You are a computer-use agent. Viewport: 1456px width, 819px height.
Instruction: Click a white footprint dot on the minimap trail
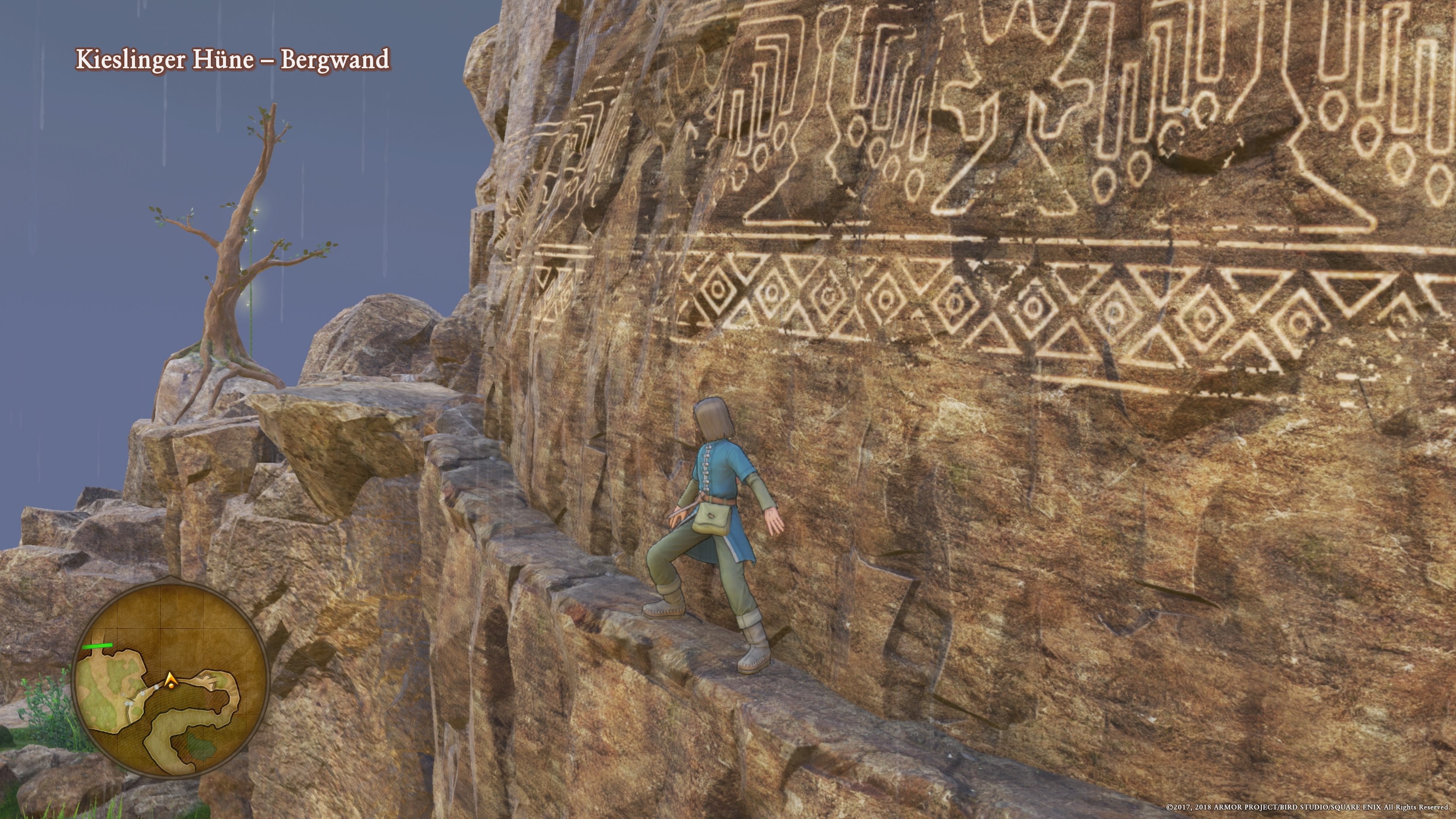(157, 687)
